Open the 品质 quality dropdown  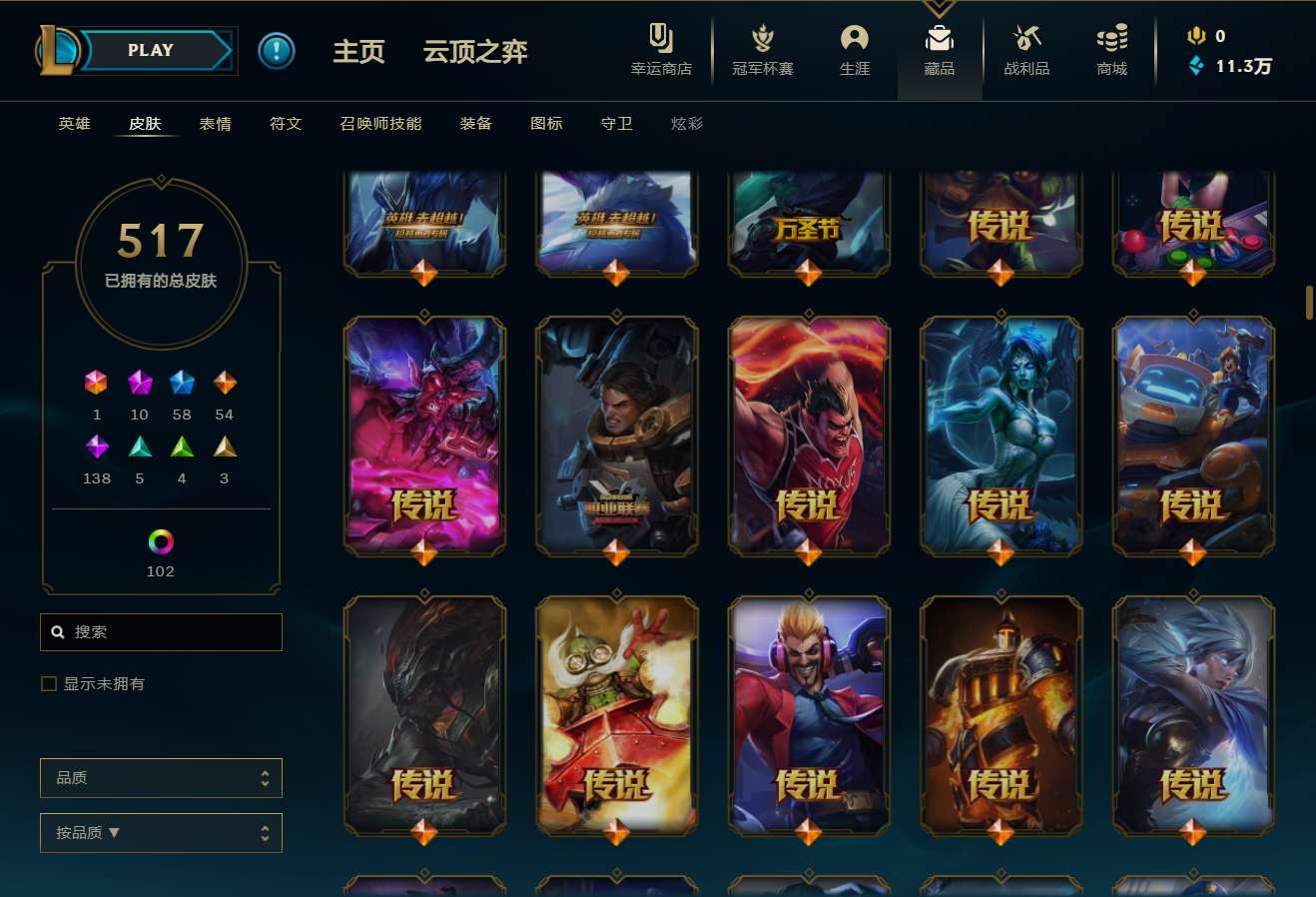(x=161, y=778)
